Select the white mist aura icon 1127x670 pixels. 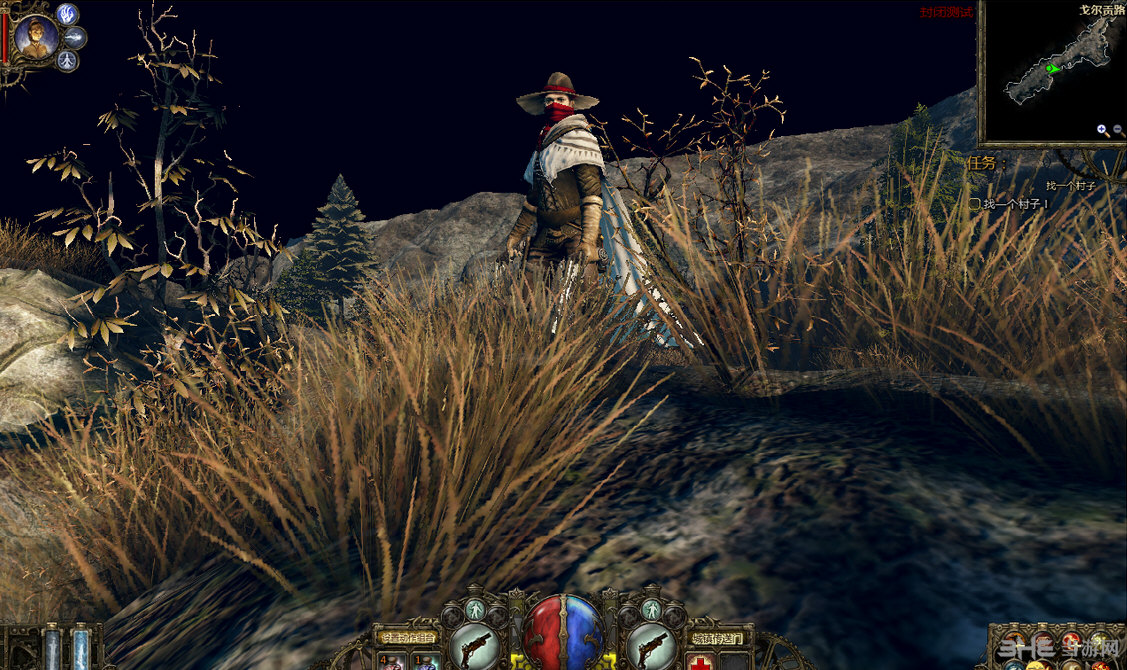pyautogui.click(x=75, y=38)
